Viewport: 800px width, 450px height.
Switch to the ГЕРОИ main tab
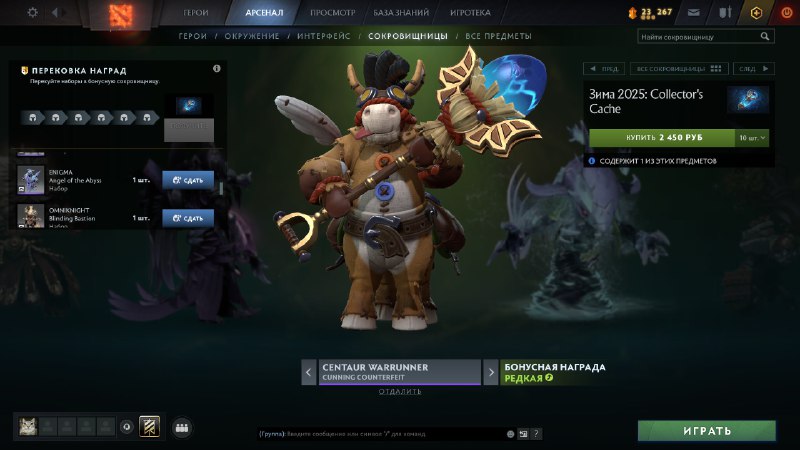click(x=196, y=13)
